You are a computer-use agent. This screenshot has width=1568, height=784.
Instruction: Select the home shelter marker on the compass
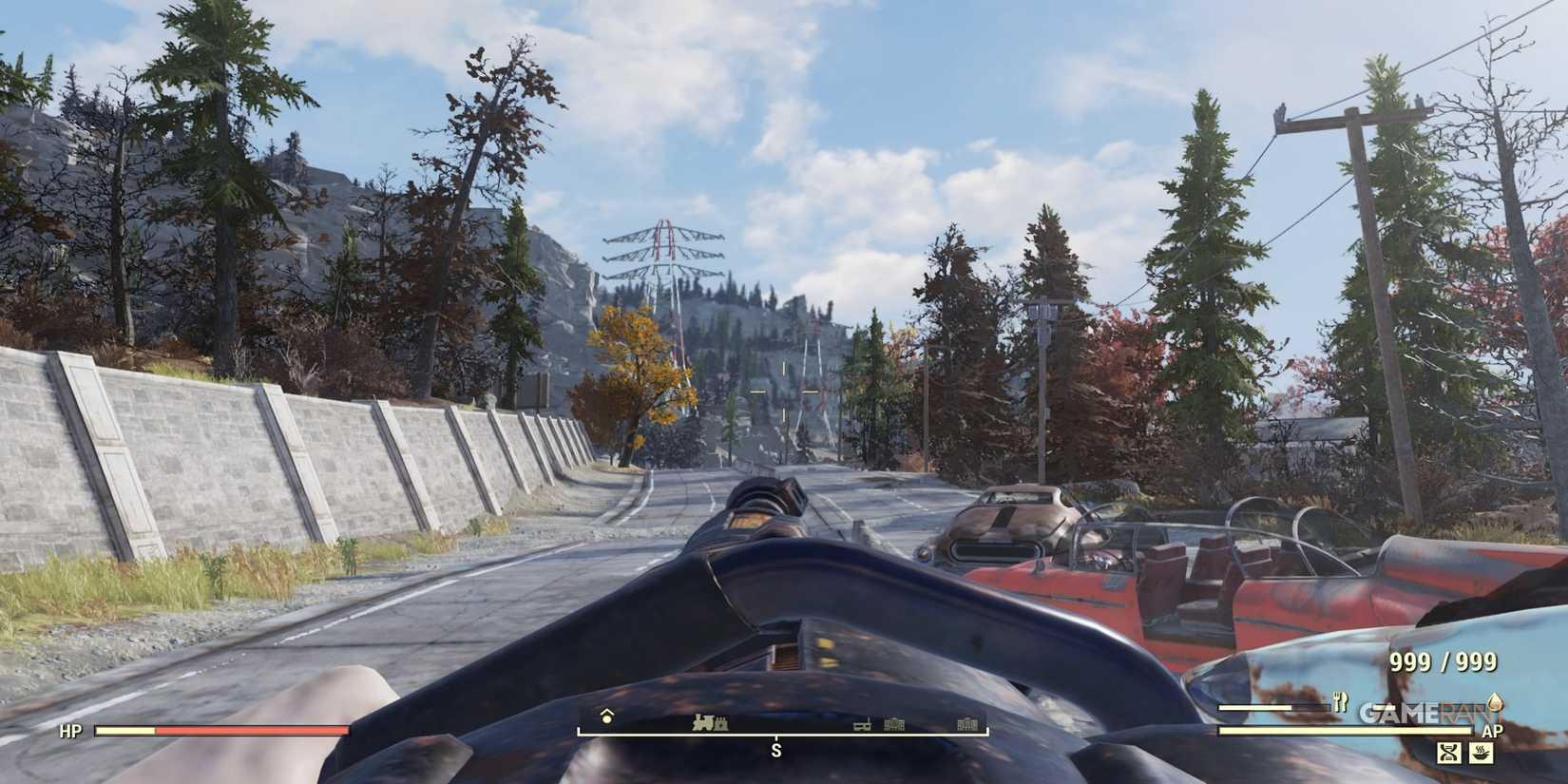tap(606, 717)
